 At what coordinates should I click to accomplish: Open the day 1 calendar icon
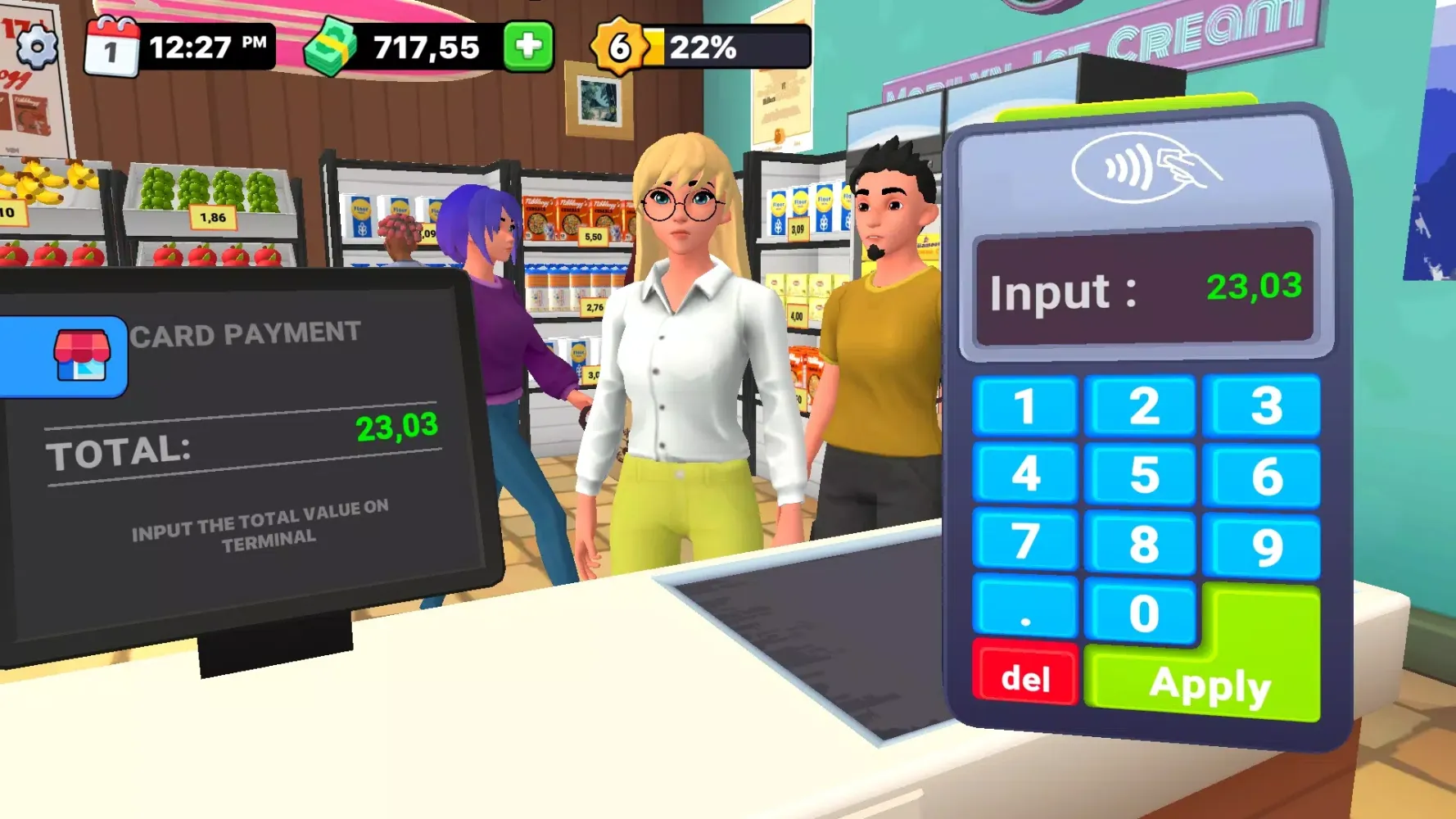tap(112, 48)
